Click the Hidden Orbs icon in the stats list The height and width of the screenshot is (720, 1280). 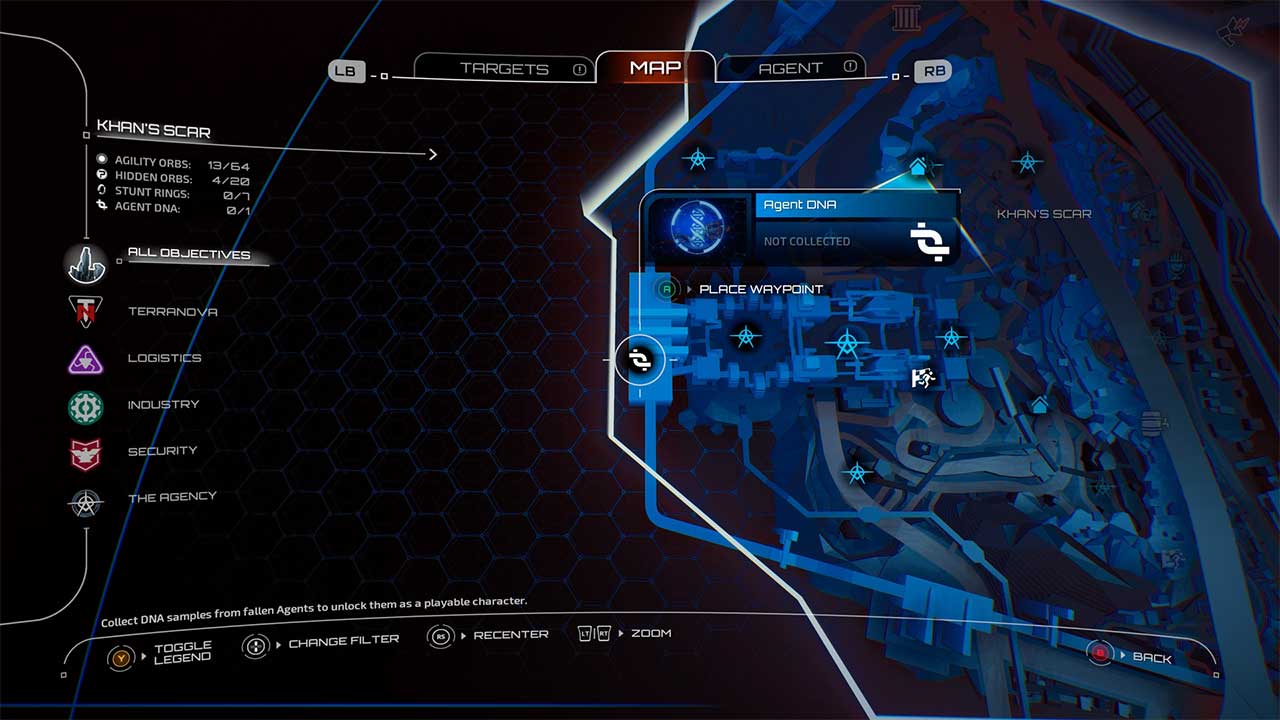coord(103,175)
